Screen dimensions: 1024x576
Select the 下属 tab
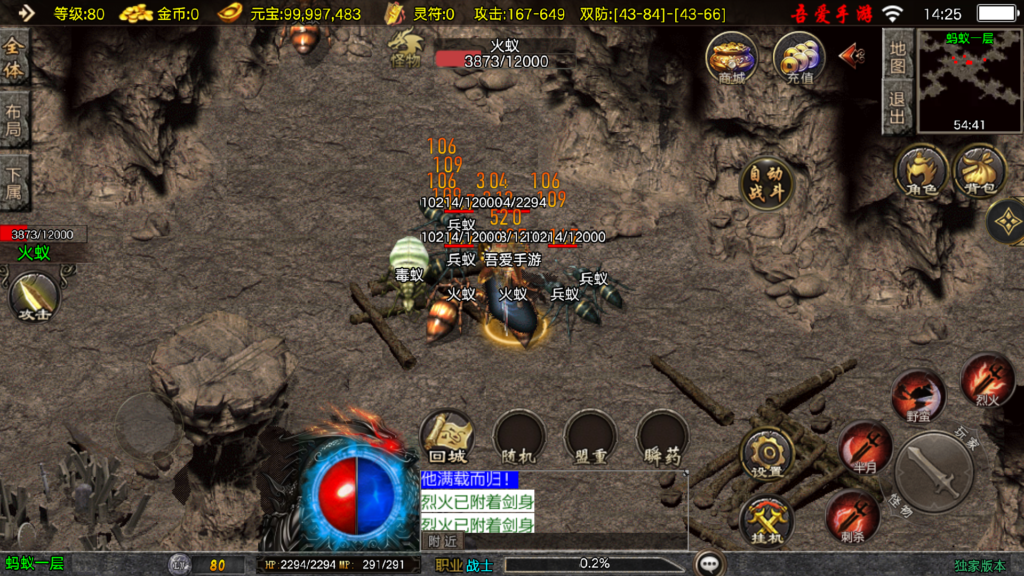click(x=15, y=182)
